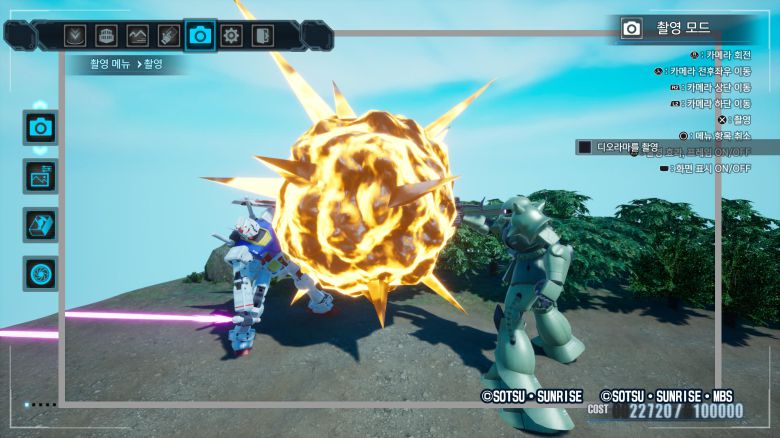Select the camera shoot icon in left sidebar
The height and width of the screenshot is (438, 780).
[x=41, y=127]
